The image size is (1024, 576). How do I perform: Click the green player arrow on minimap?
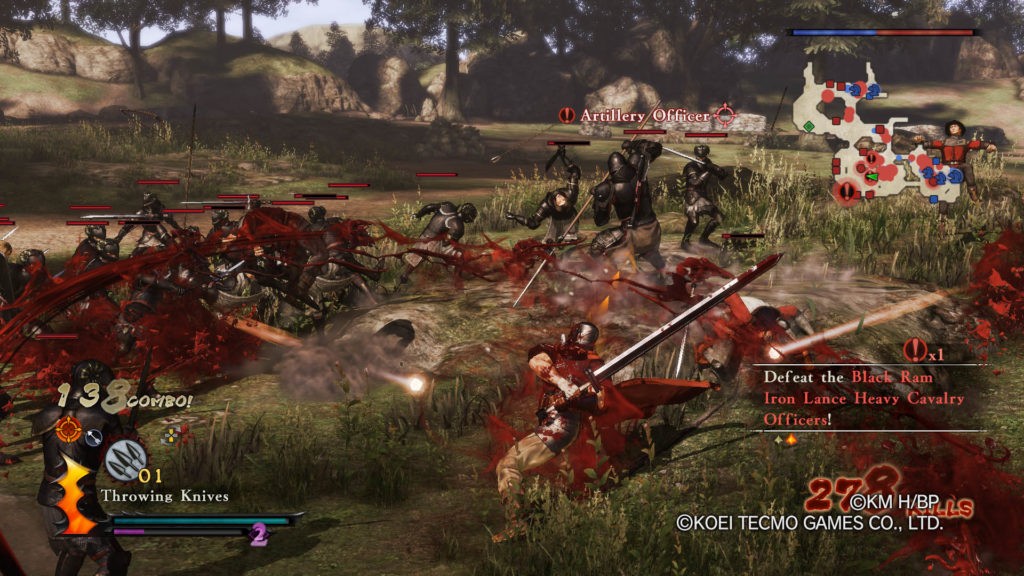coord(872,177)
